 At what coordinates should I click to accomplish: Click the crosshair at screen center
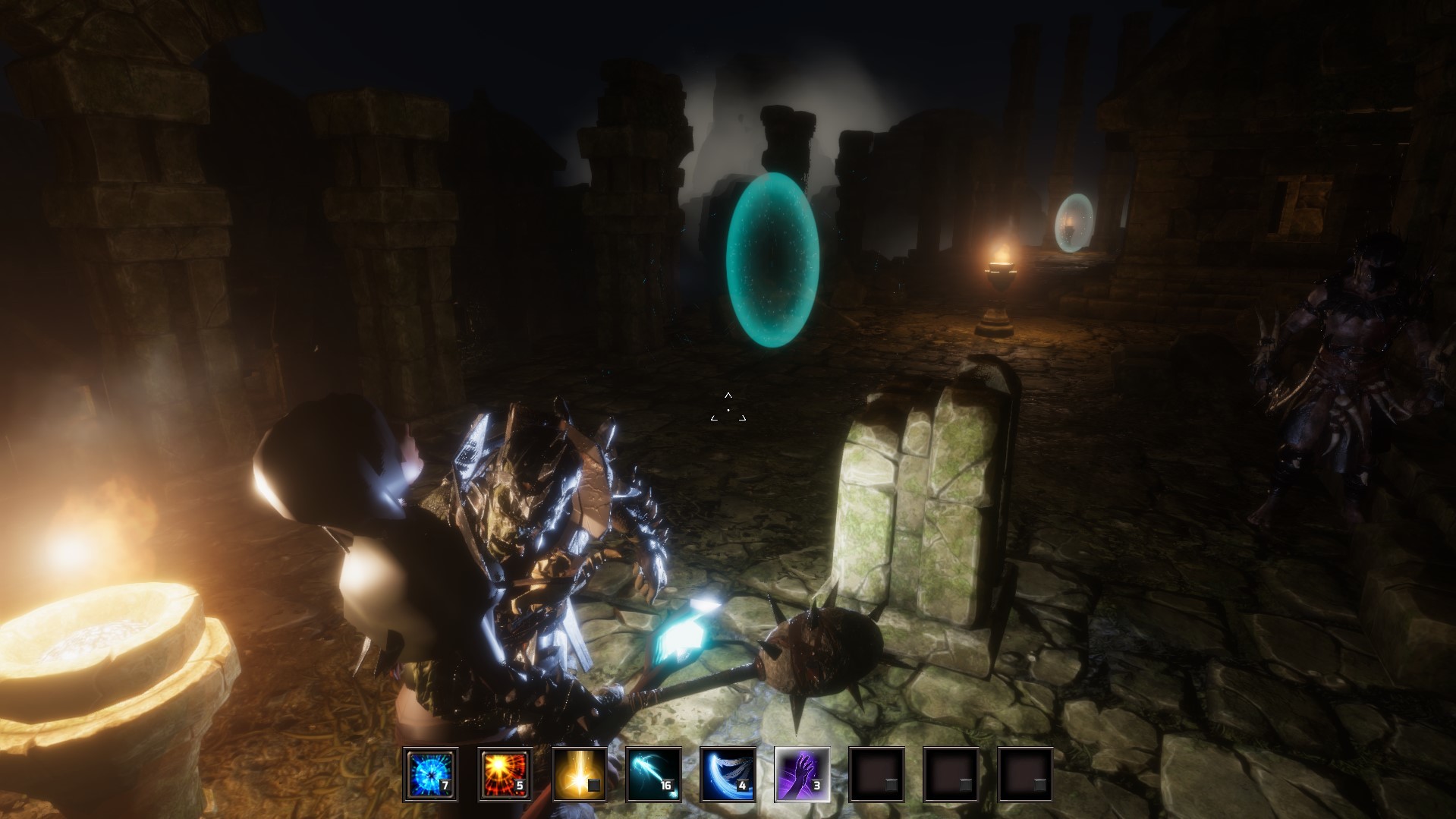[x=728, y=410]
